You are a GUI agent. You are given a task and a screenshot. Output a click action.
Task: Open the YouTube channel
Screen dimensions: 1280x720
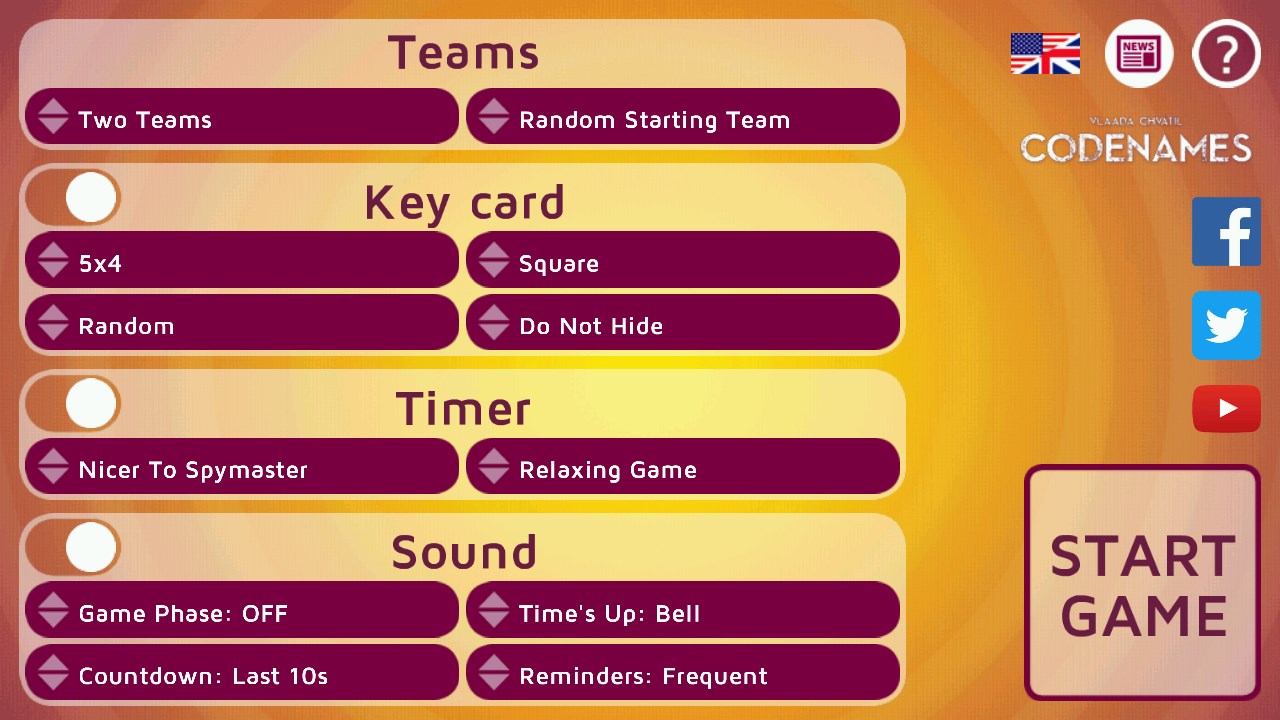coord(1226,408)
